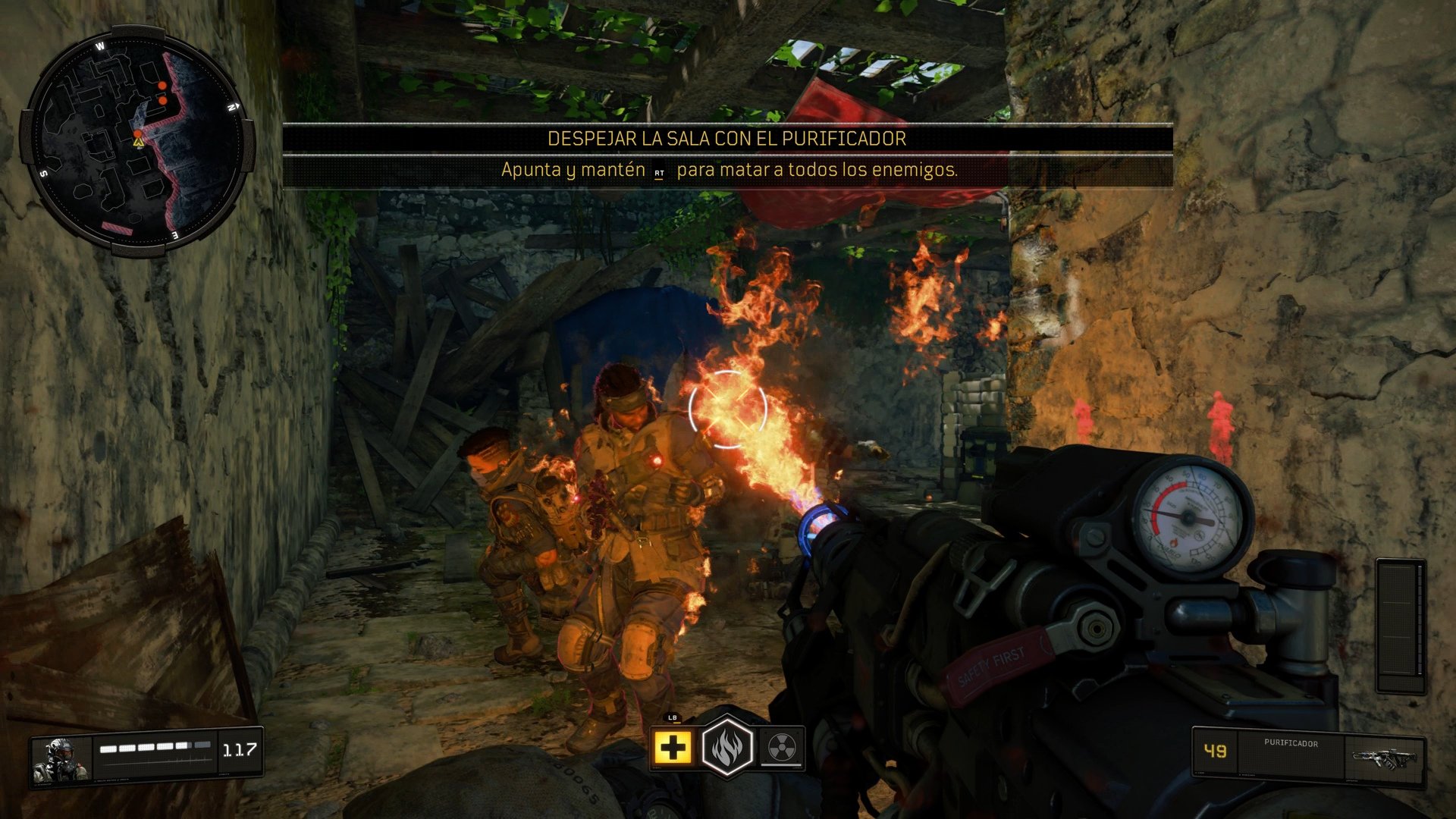Click the health value showing 117
This screenshot has height=819, width=1456.
(239, 749)
